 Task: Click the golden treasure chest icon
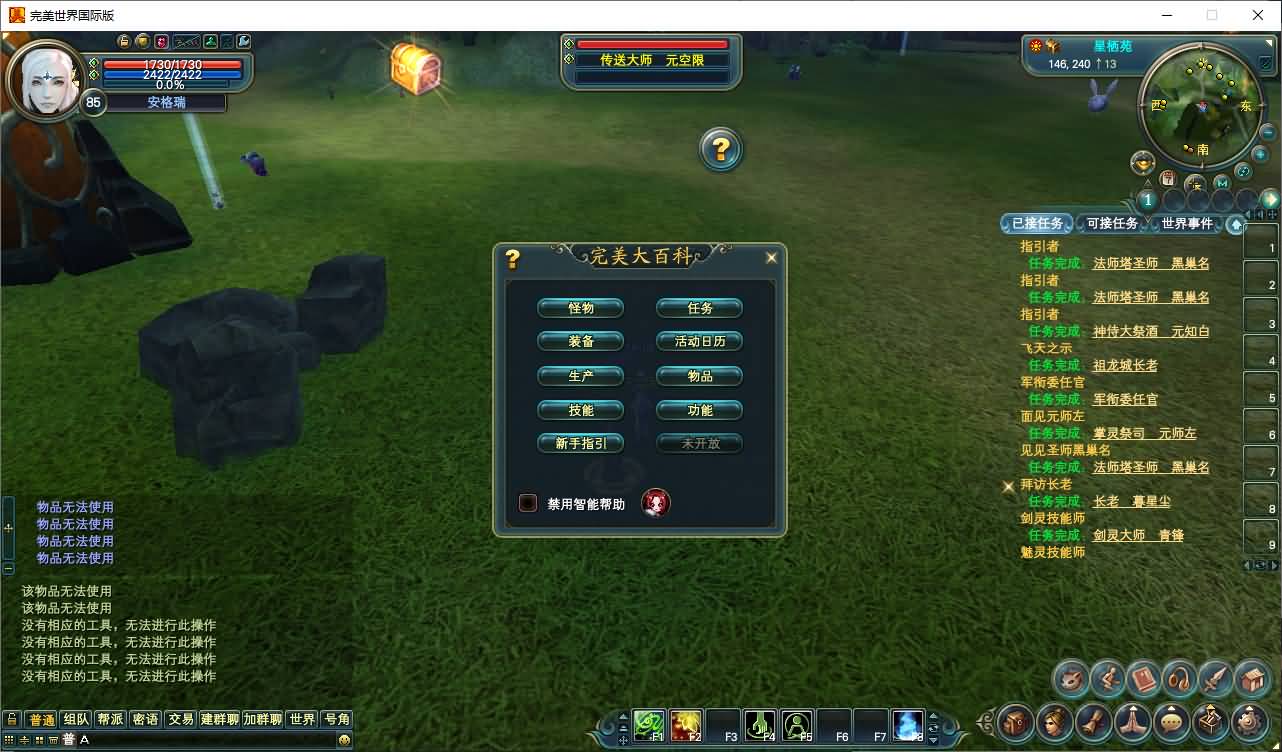click(x=415, y=67)
